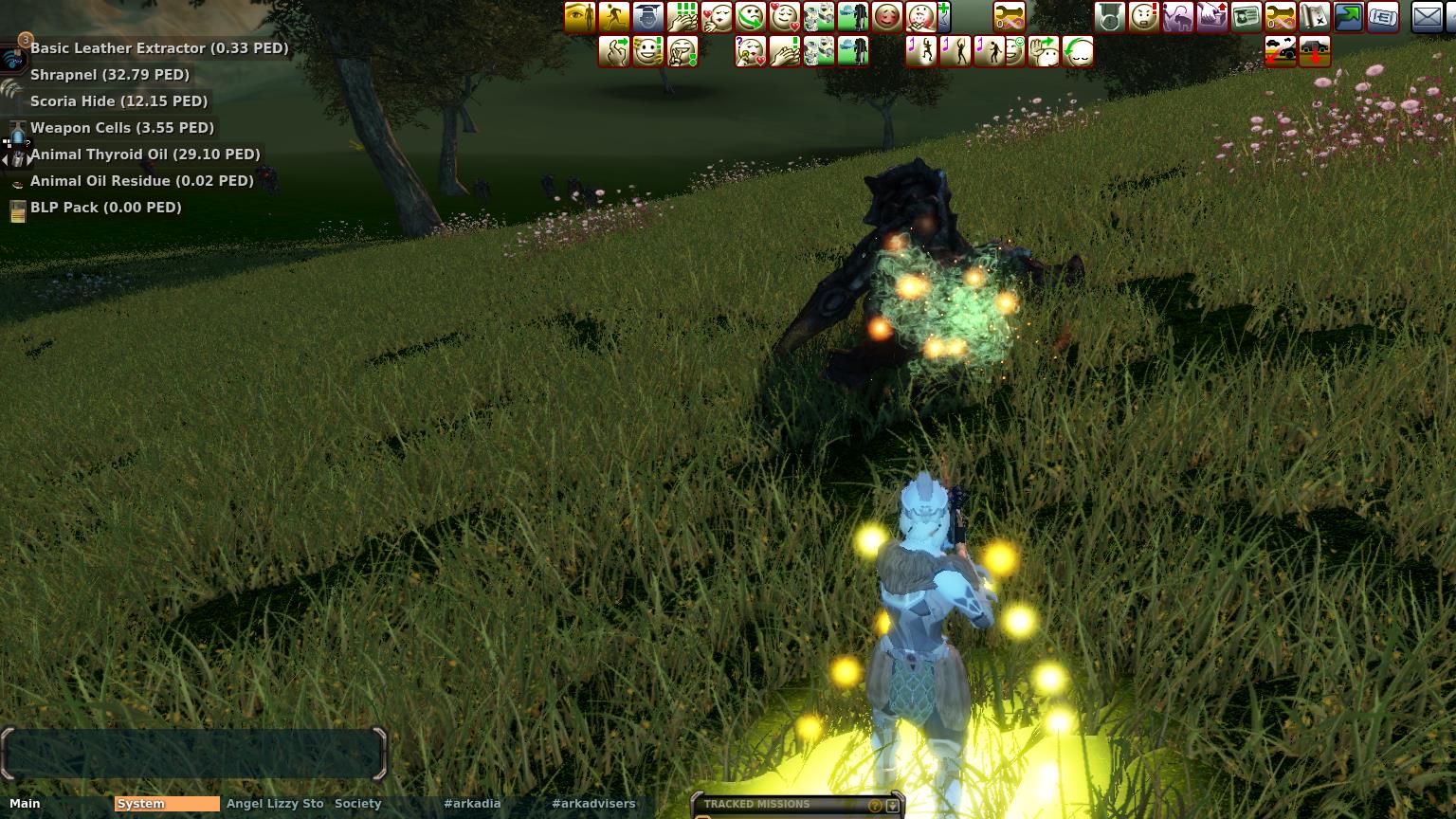Open the System chat tab
Viewport: 1456px width, 819px height.
tap(166, 804)
